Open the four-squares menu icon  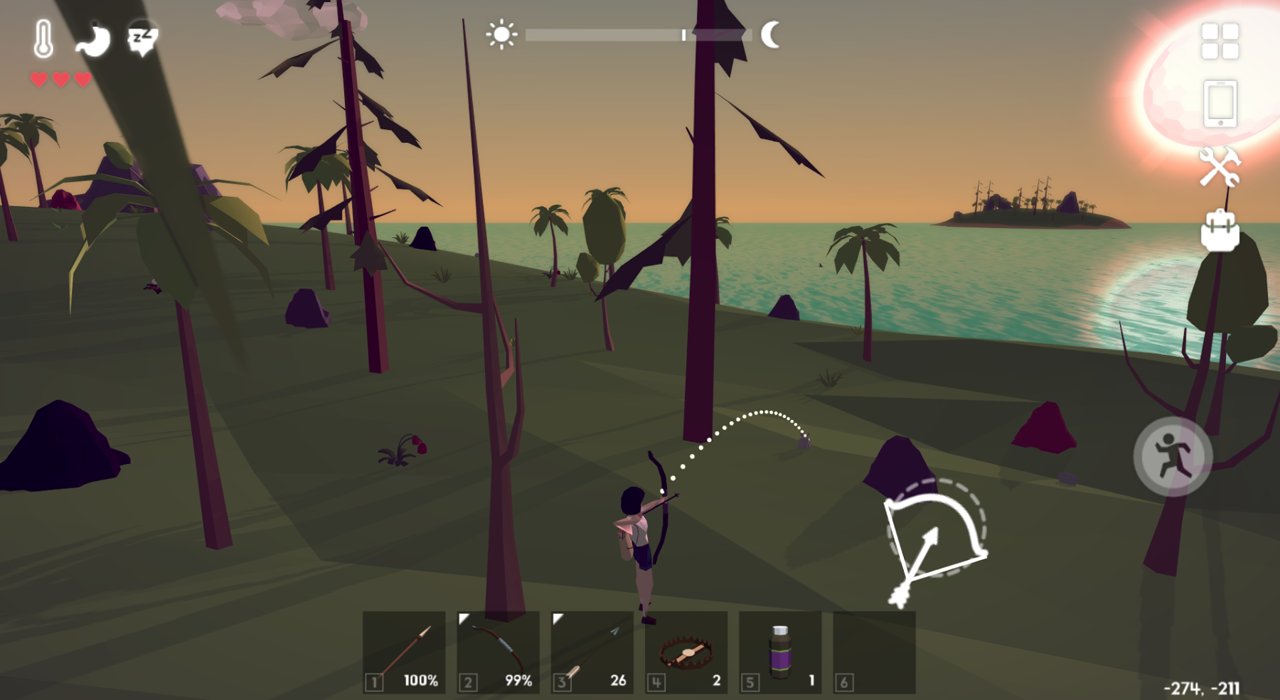(1220, 41)
